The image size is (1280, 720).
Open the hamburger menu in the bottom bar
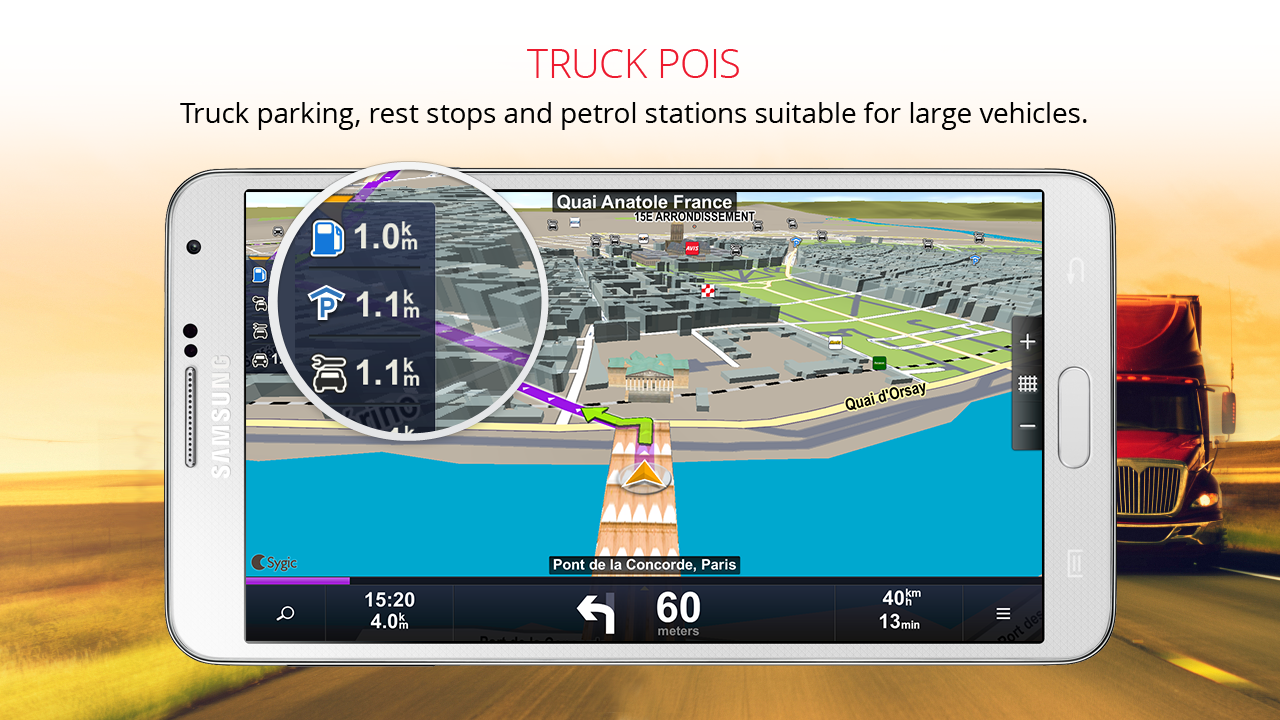pyautogui.click(x=1003, y=612)
